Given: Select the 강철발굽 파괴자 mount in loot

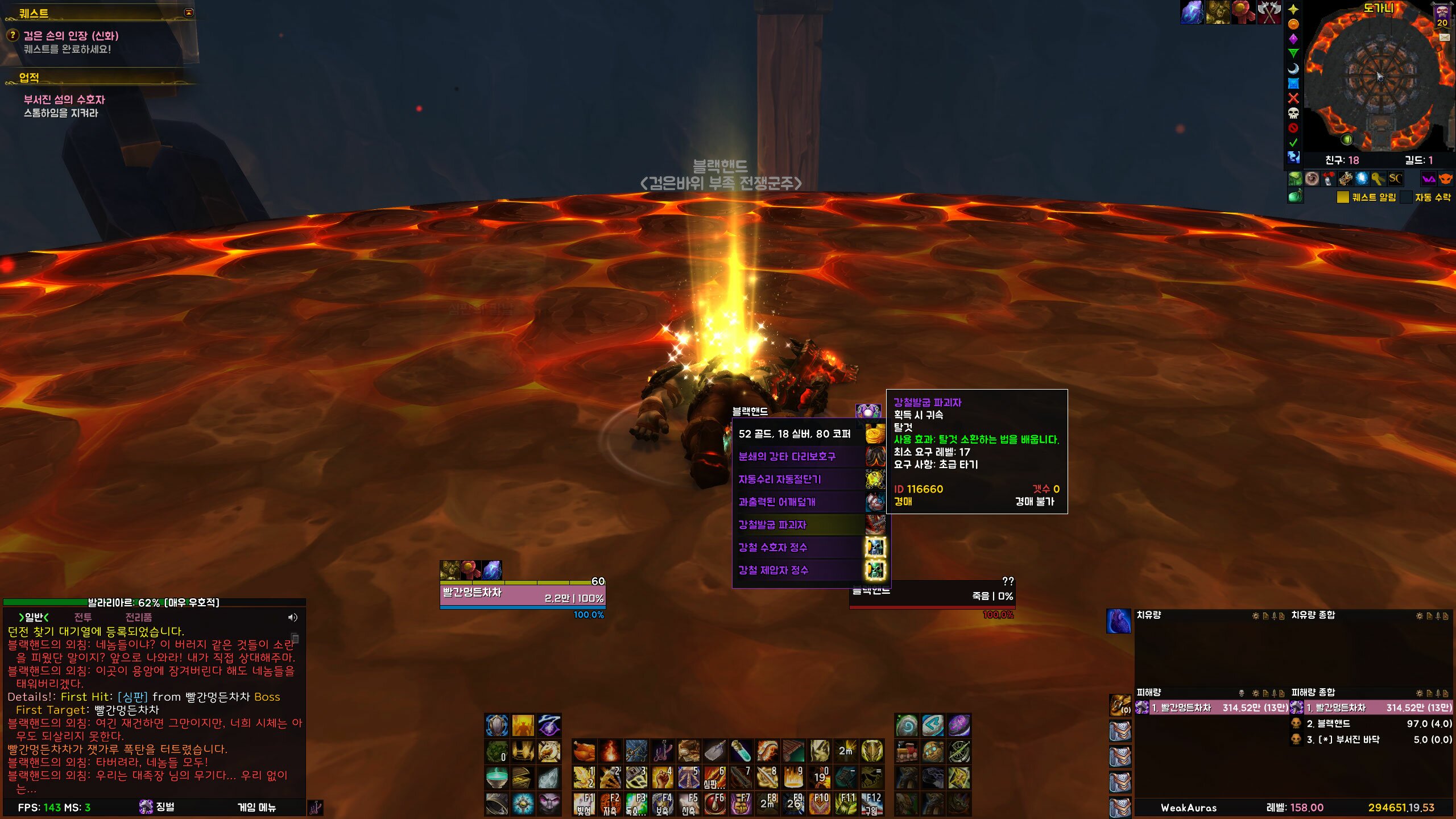Looking at the screenshot, I should [772, 525].
